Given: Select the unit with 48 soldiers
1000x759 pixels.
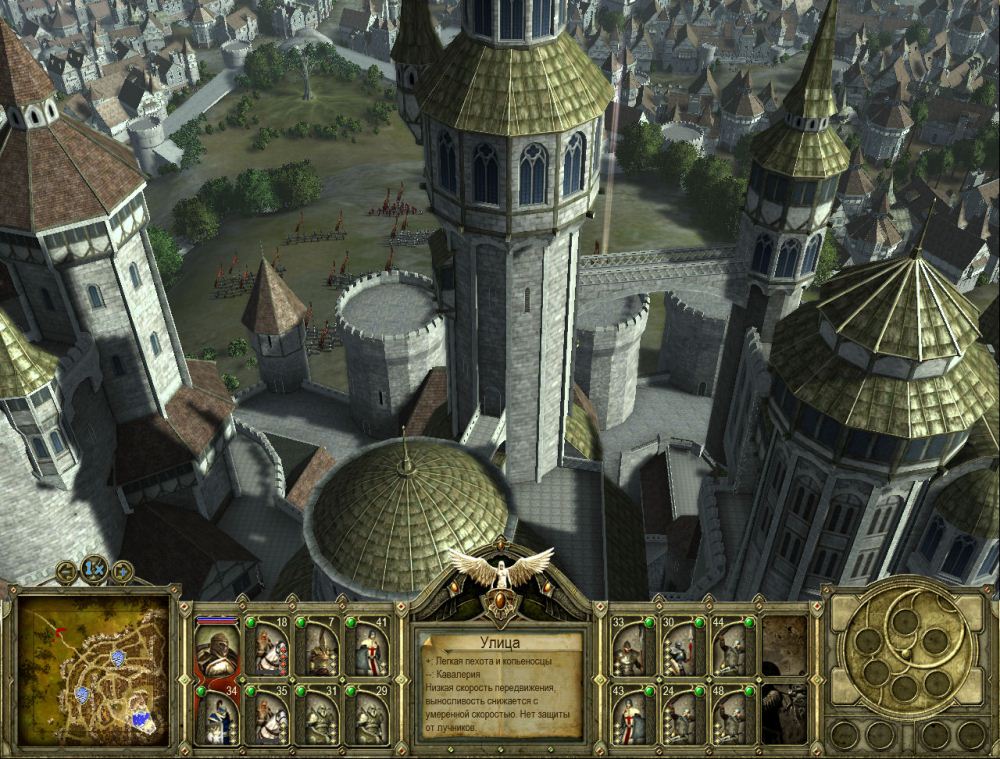Looking at the screenshot, I should [734, 714].
